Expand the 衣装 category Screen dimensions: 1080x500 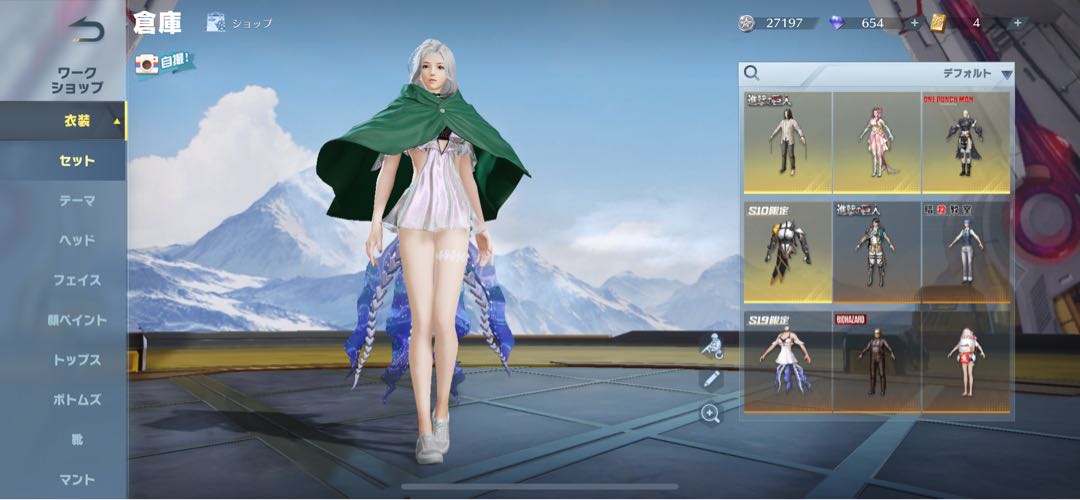coord(76,121)
